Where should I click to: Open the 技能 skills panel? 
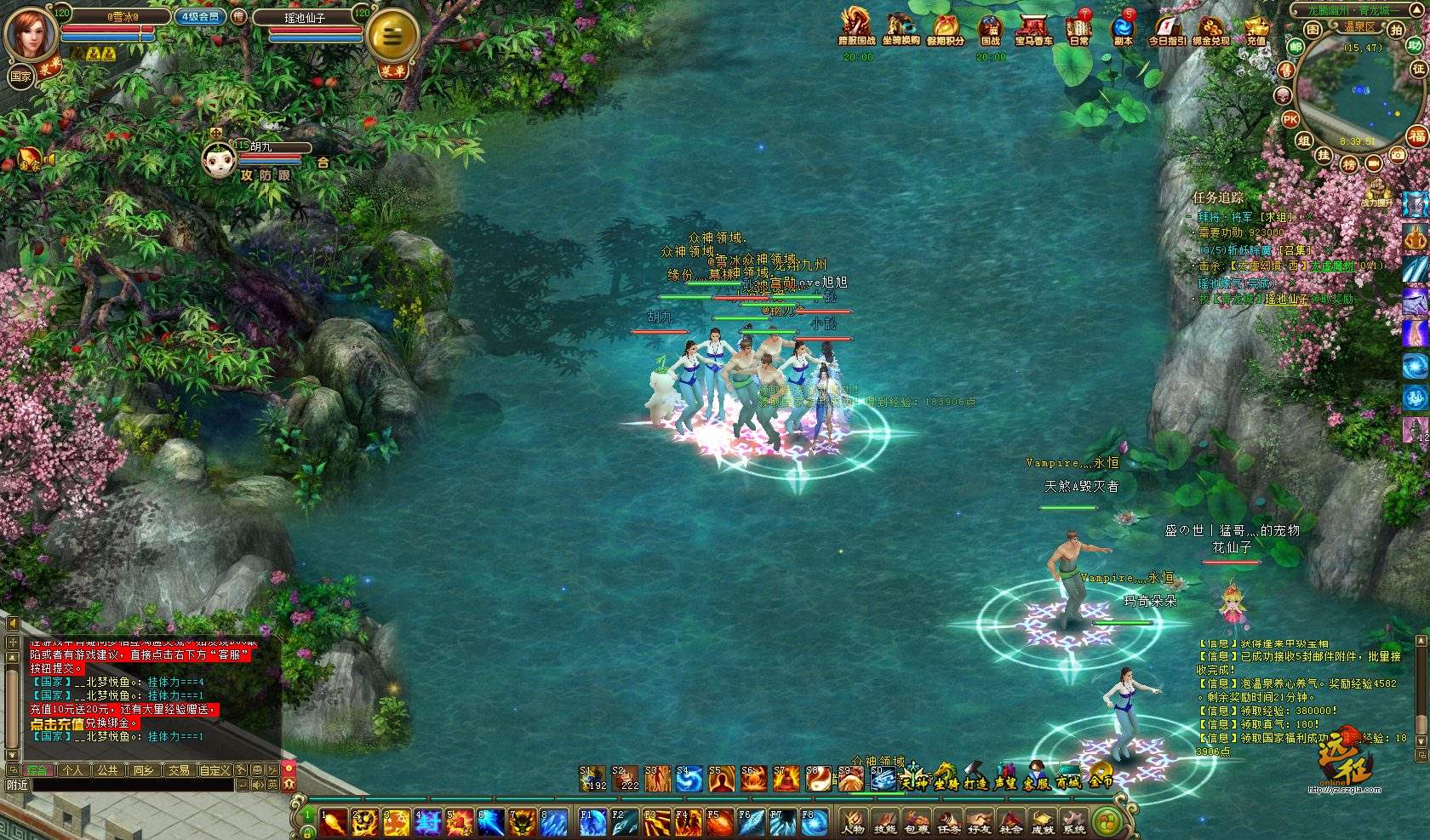(x=885, y=822)
